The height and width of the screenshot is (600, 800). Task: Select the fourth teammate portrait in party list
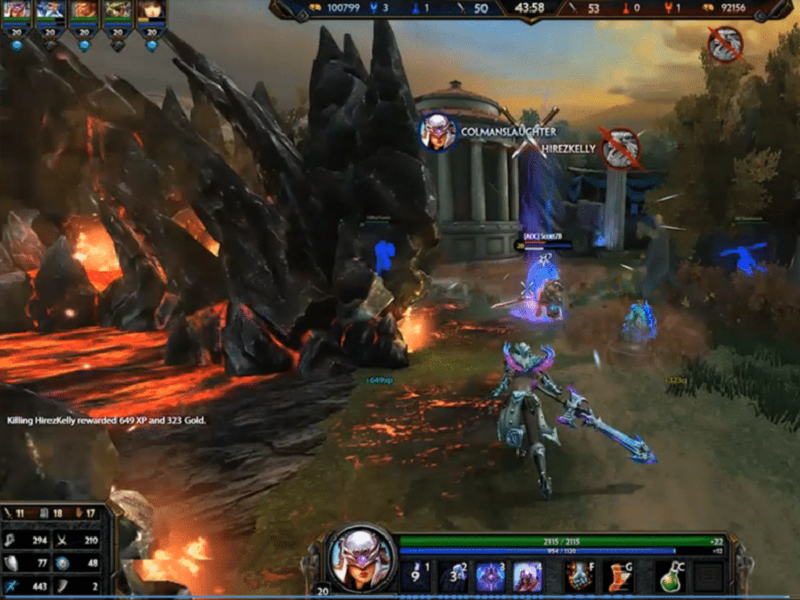pos(118,11)
